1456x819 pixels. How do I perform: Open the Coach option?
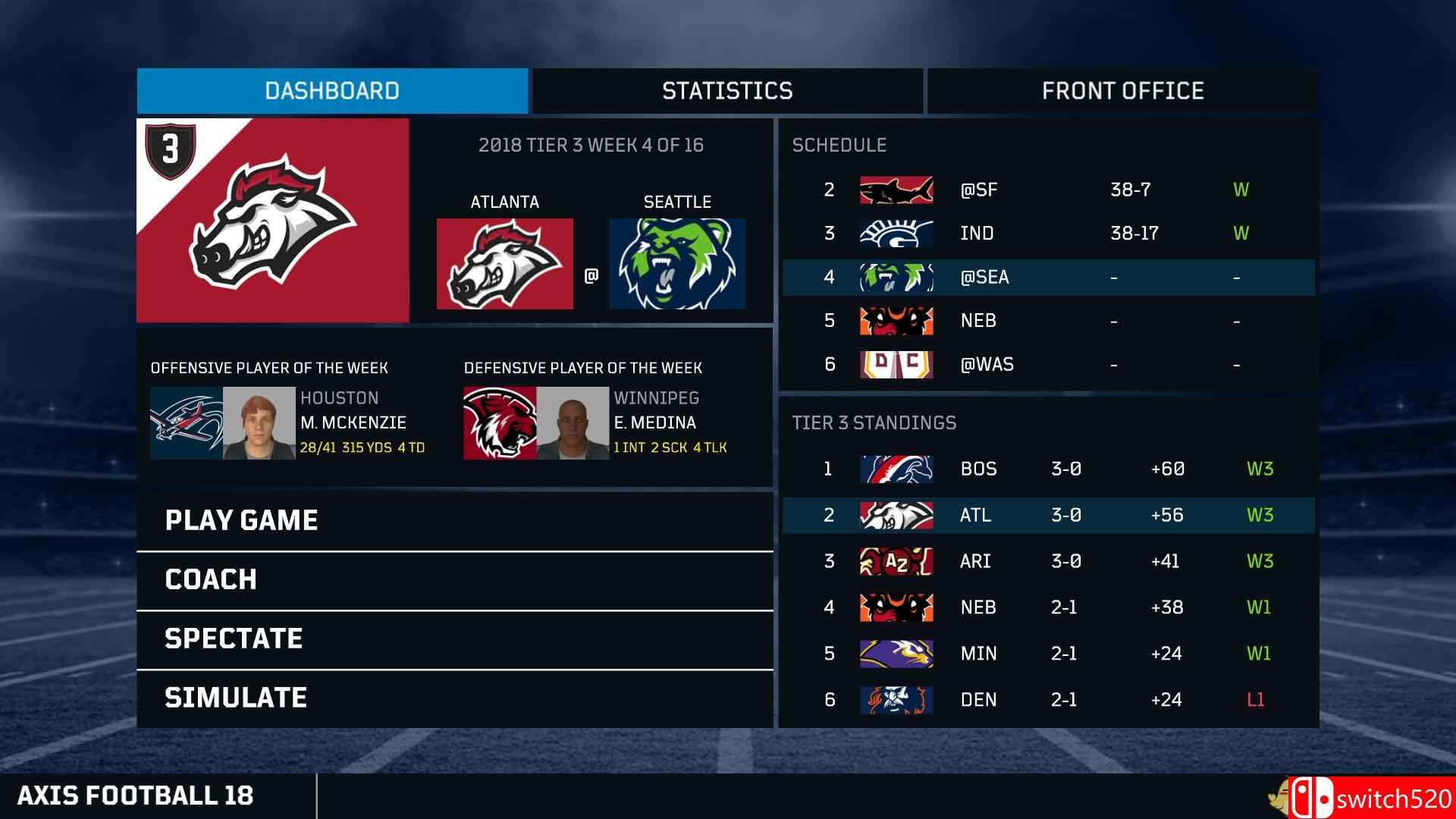[454, 579]
